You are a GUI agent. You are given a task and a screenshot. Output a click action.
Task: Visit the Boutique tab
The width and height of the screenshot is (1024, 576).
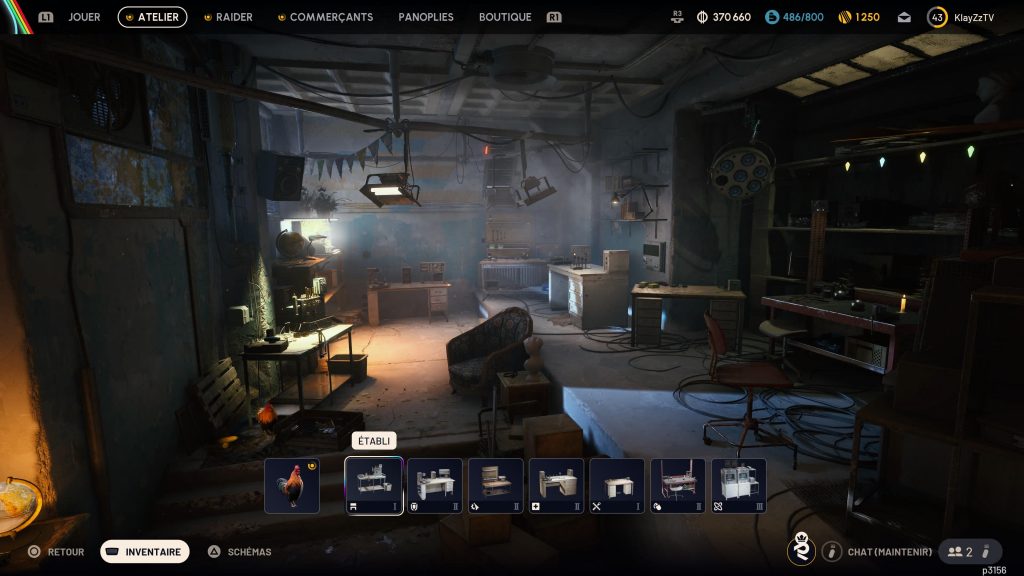[505, 17]
